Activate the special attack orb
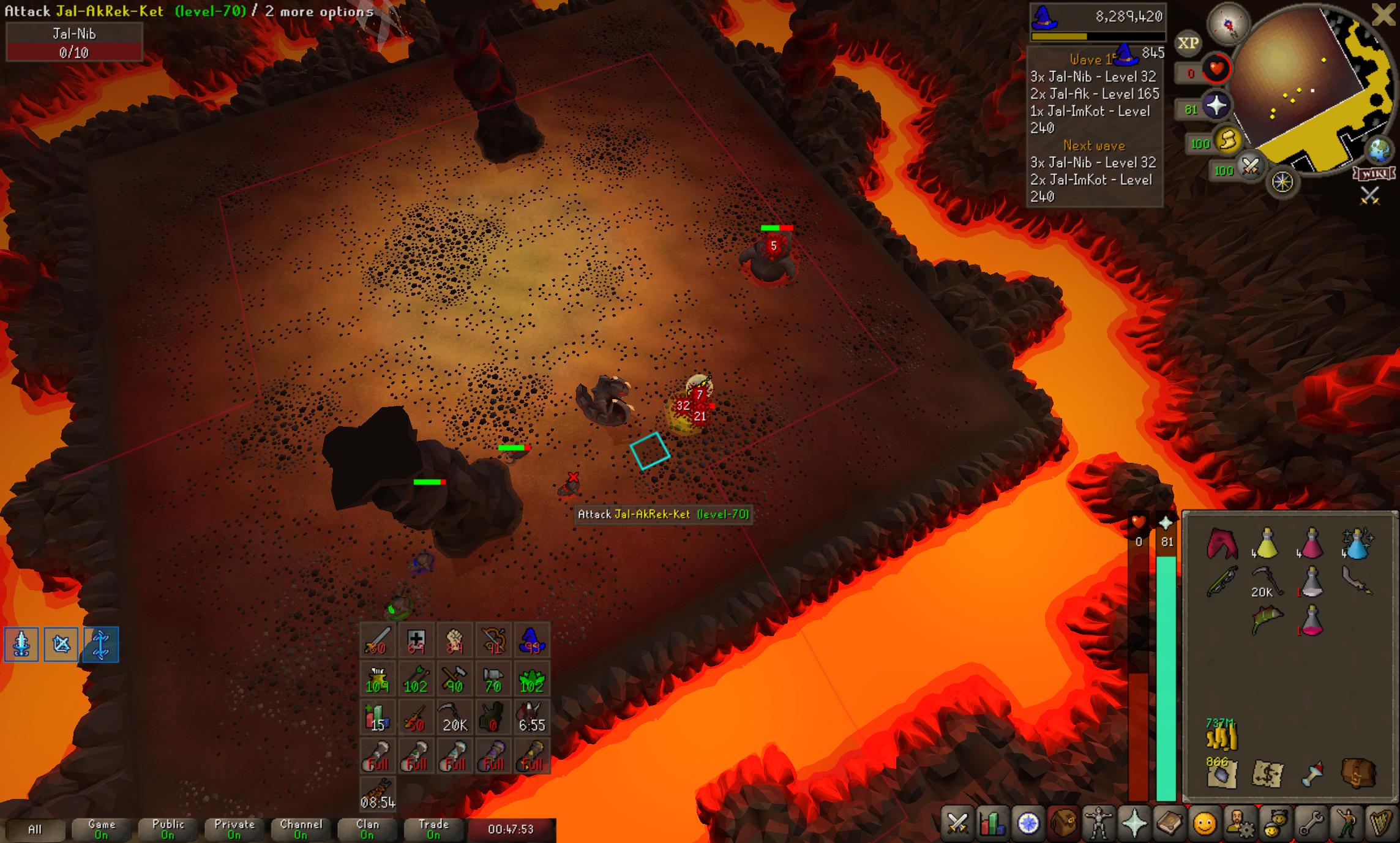 point(1250,167)
